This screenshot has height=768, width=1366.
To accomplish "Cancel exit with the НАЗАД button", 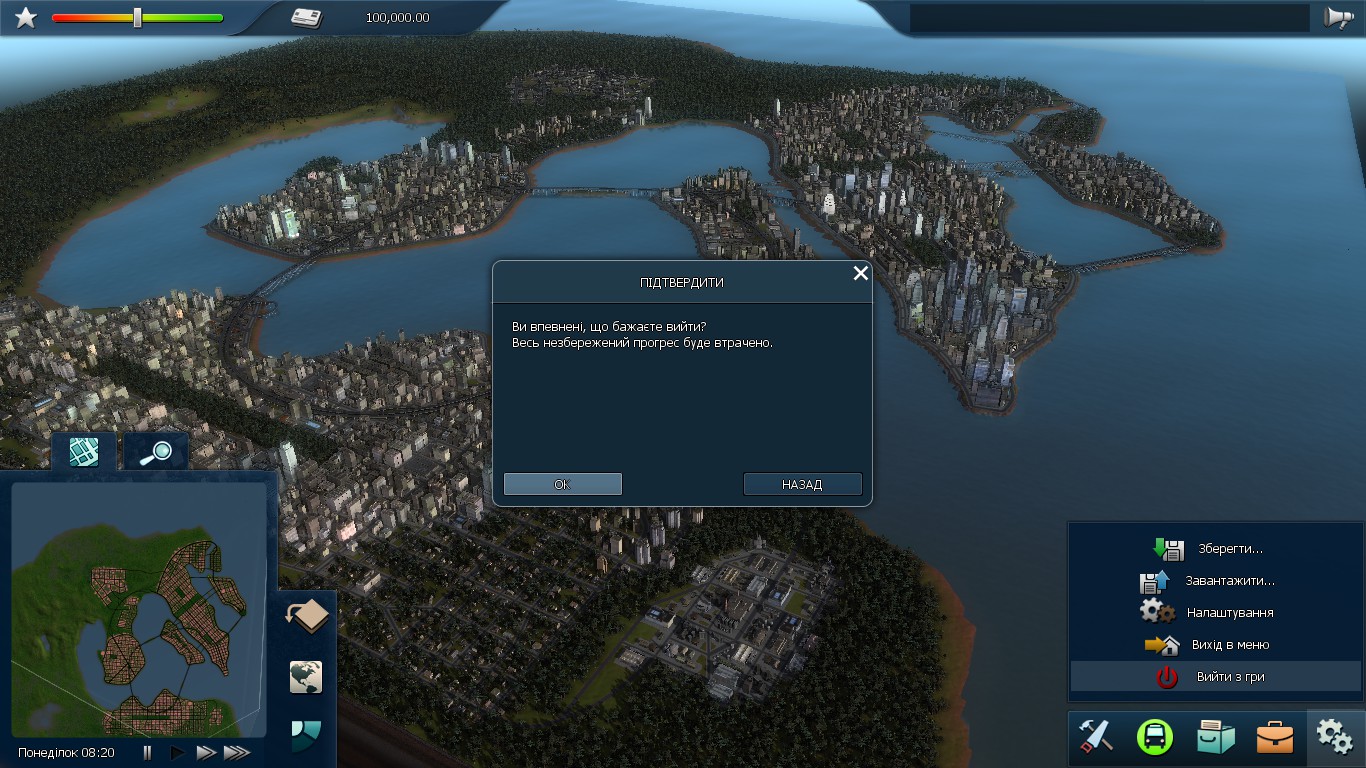I will tap(802, 484).
